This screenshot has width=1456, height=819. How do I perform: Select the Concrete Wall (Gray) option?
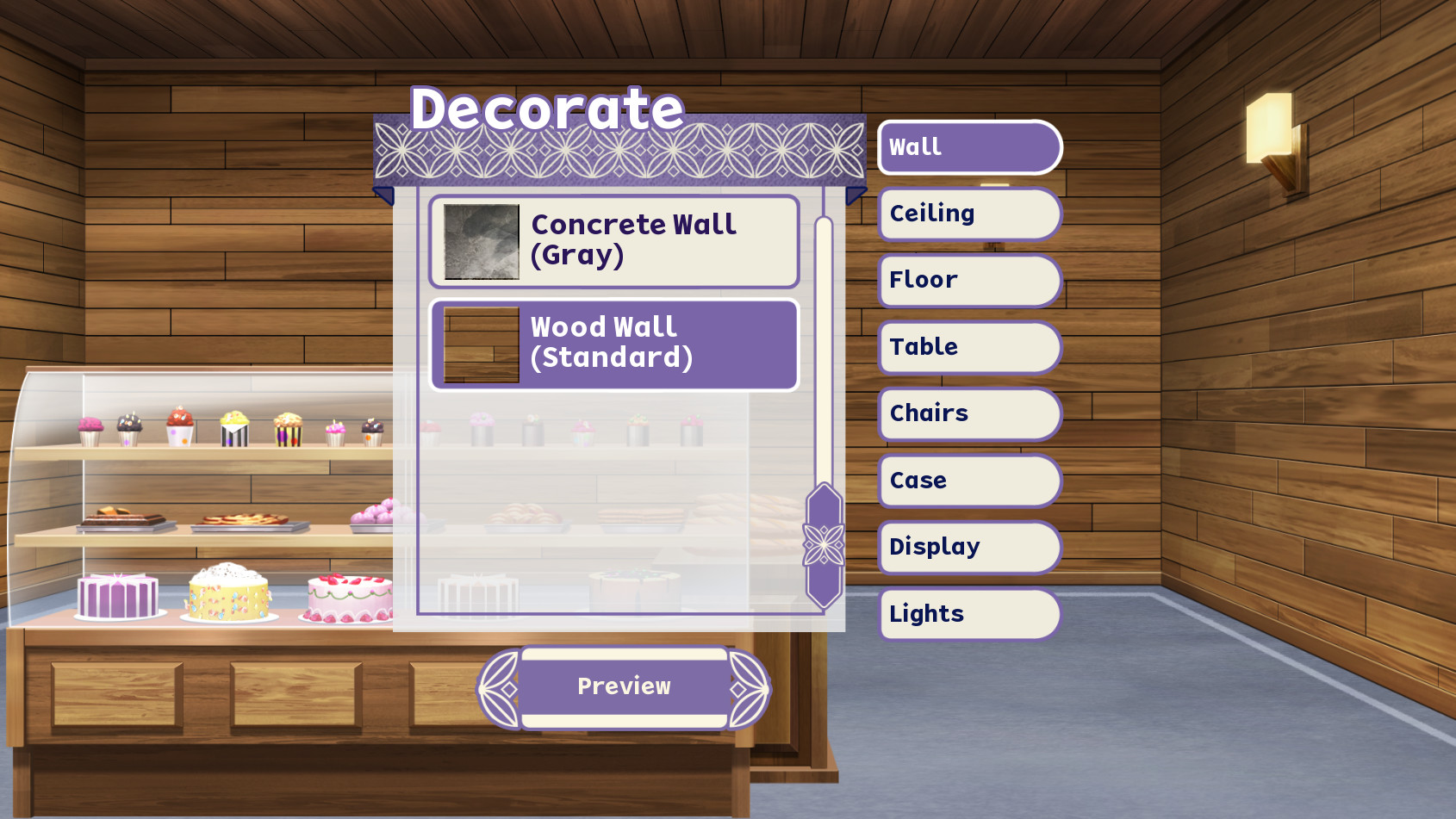(613, 241)
